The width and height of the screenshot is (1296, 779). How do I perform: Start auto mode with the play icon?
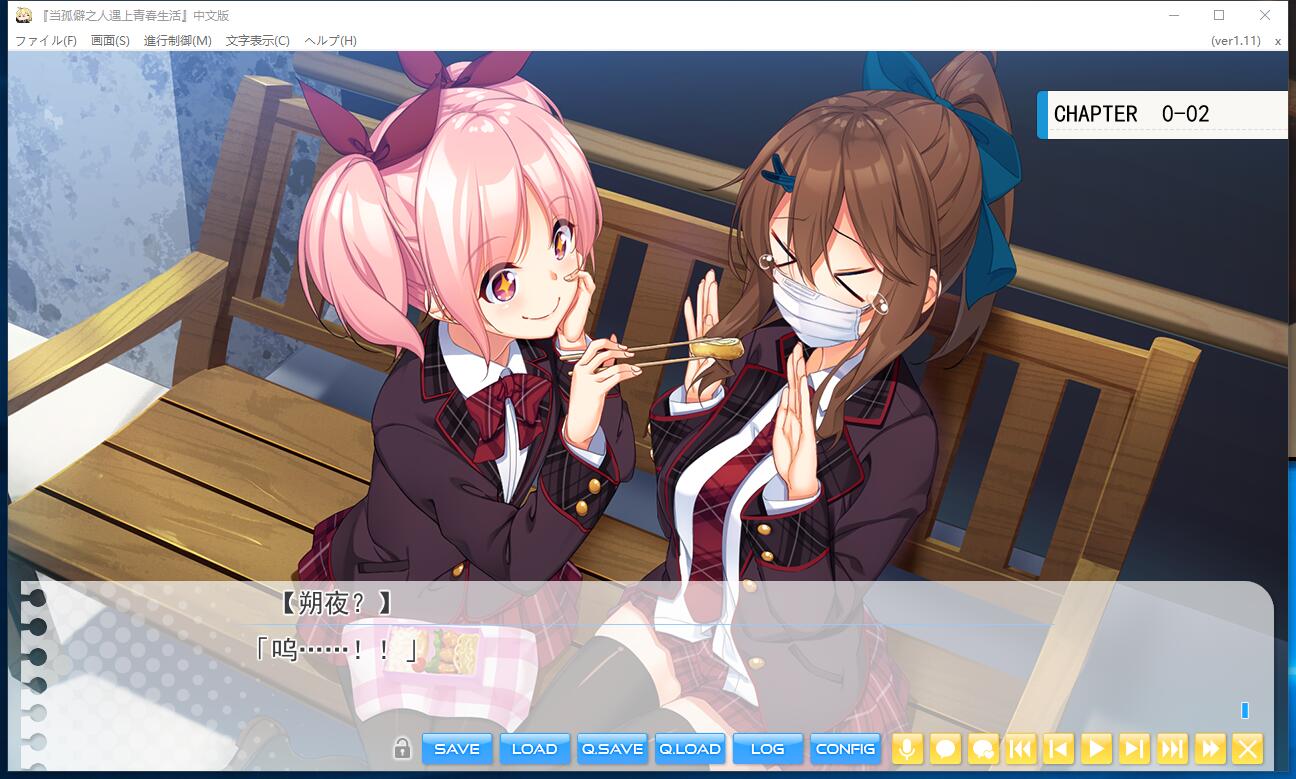pyautogui.click(x=1096, y=748)
